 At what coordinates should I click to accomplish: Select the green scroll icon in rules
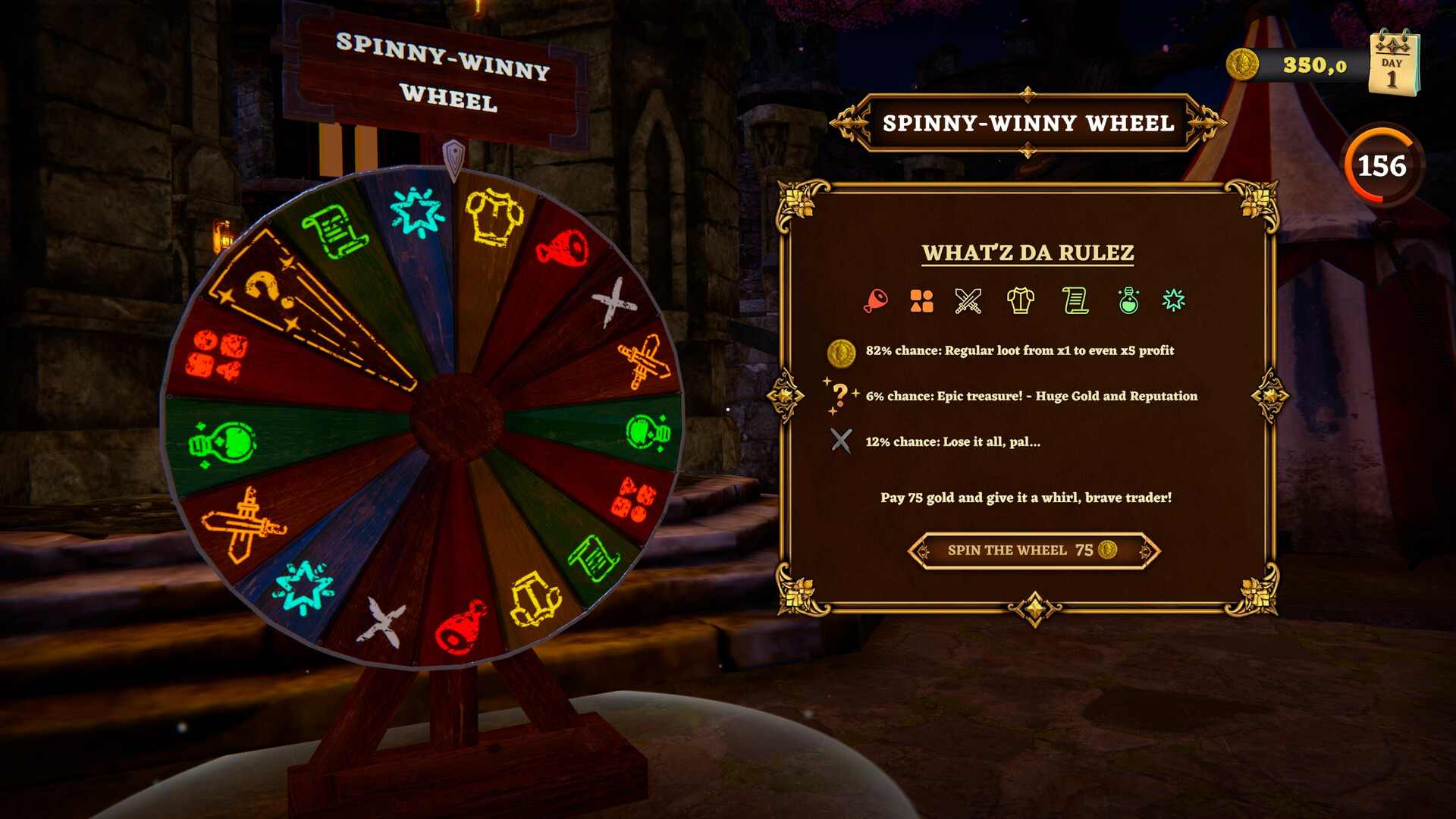[1075, 301]
